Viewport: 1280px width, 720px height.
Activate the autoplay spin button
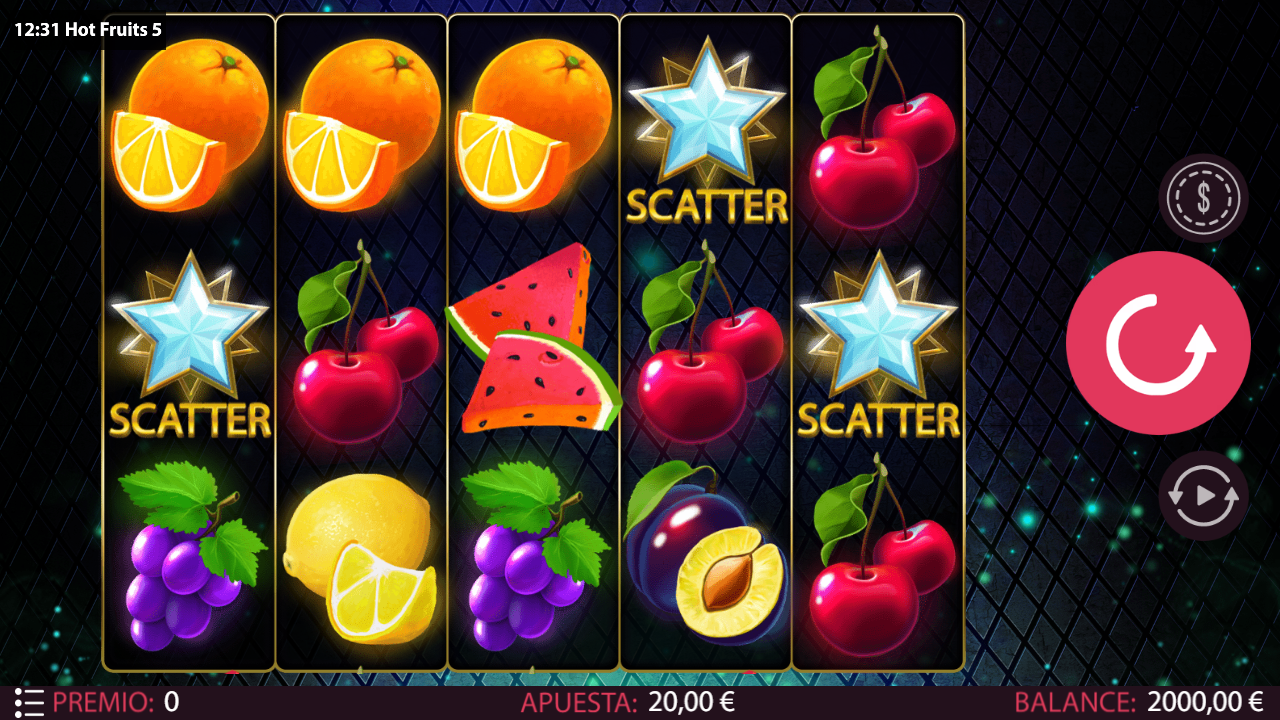pos(1203,495)
